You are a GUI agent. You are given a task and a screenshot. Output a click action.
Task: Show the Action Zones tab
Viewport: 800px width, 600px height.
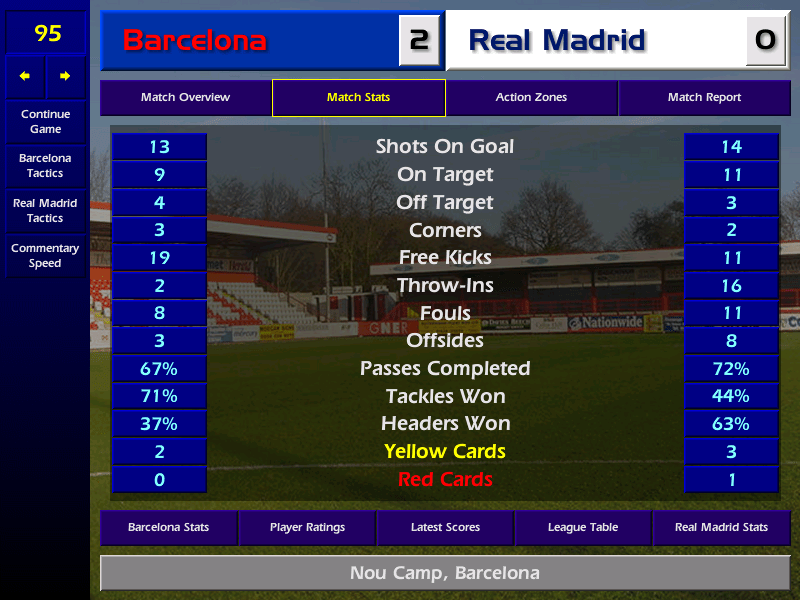click(x=531, y=98)
